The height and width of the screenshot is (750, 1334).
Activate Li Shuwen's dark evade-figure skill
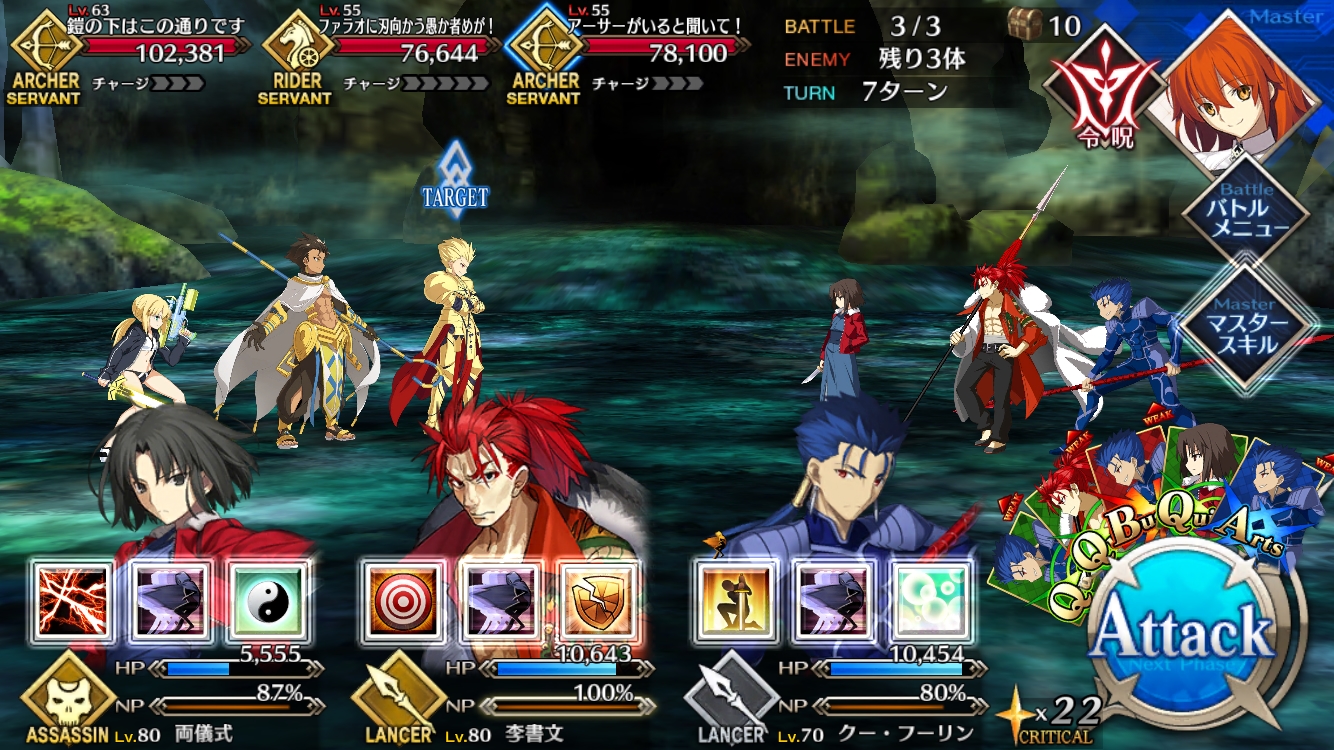(x=500, y=600)
